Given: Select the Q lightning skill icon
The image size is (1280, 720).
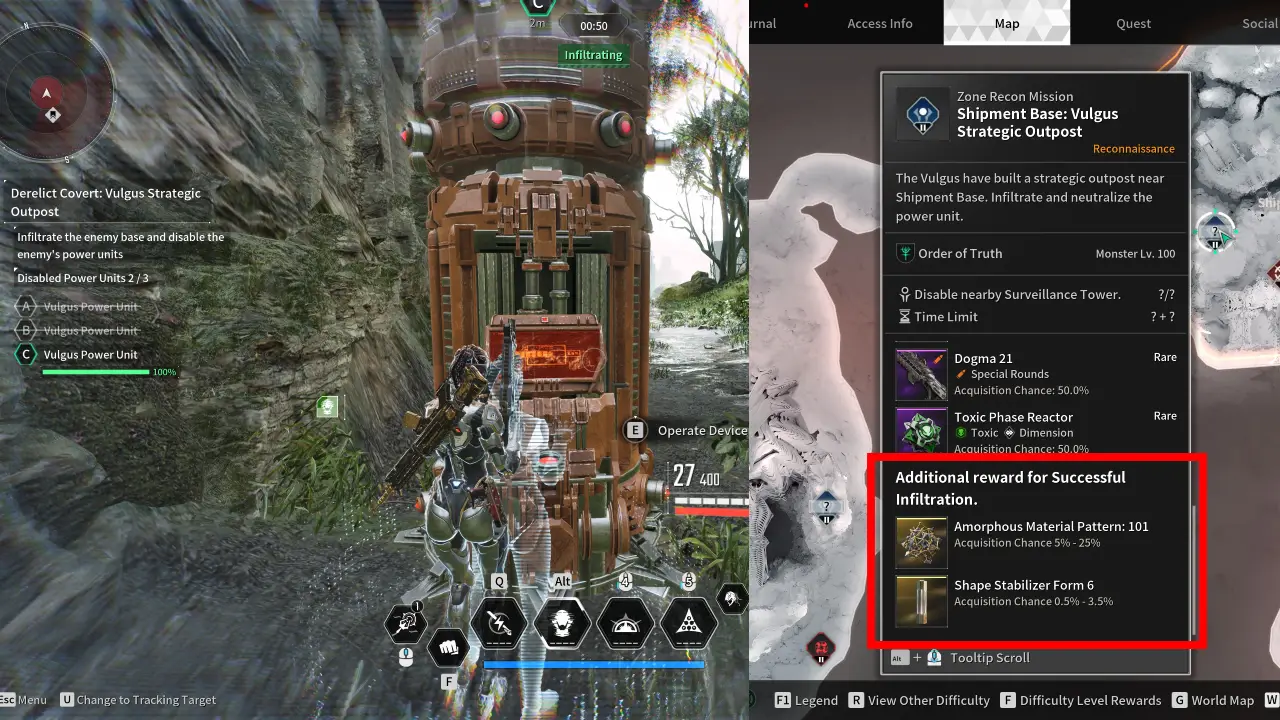Looking at the screenshot, I should point(498,623).
